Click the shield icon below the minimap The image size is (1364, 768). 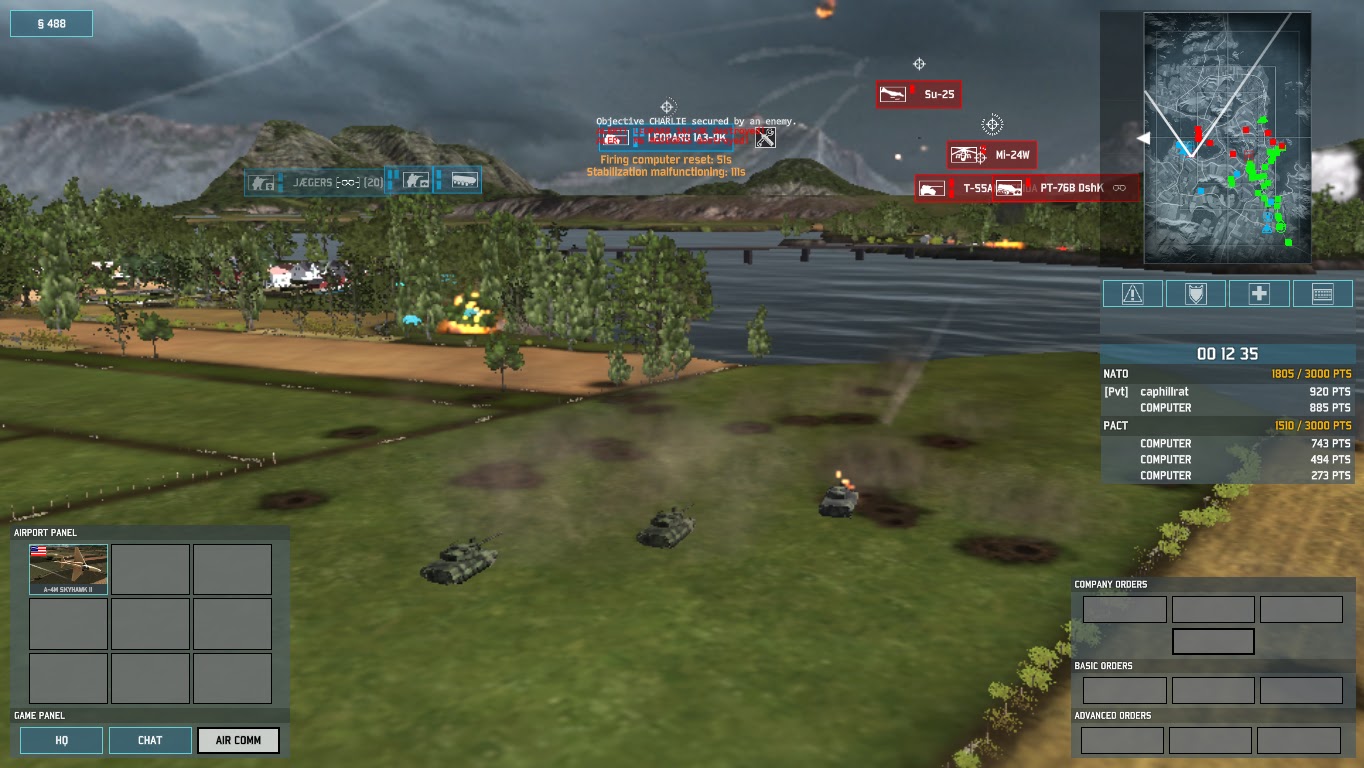(1195, 293)
